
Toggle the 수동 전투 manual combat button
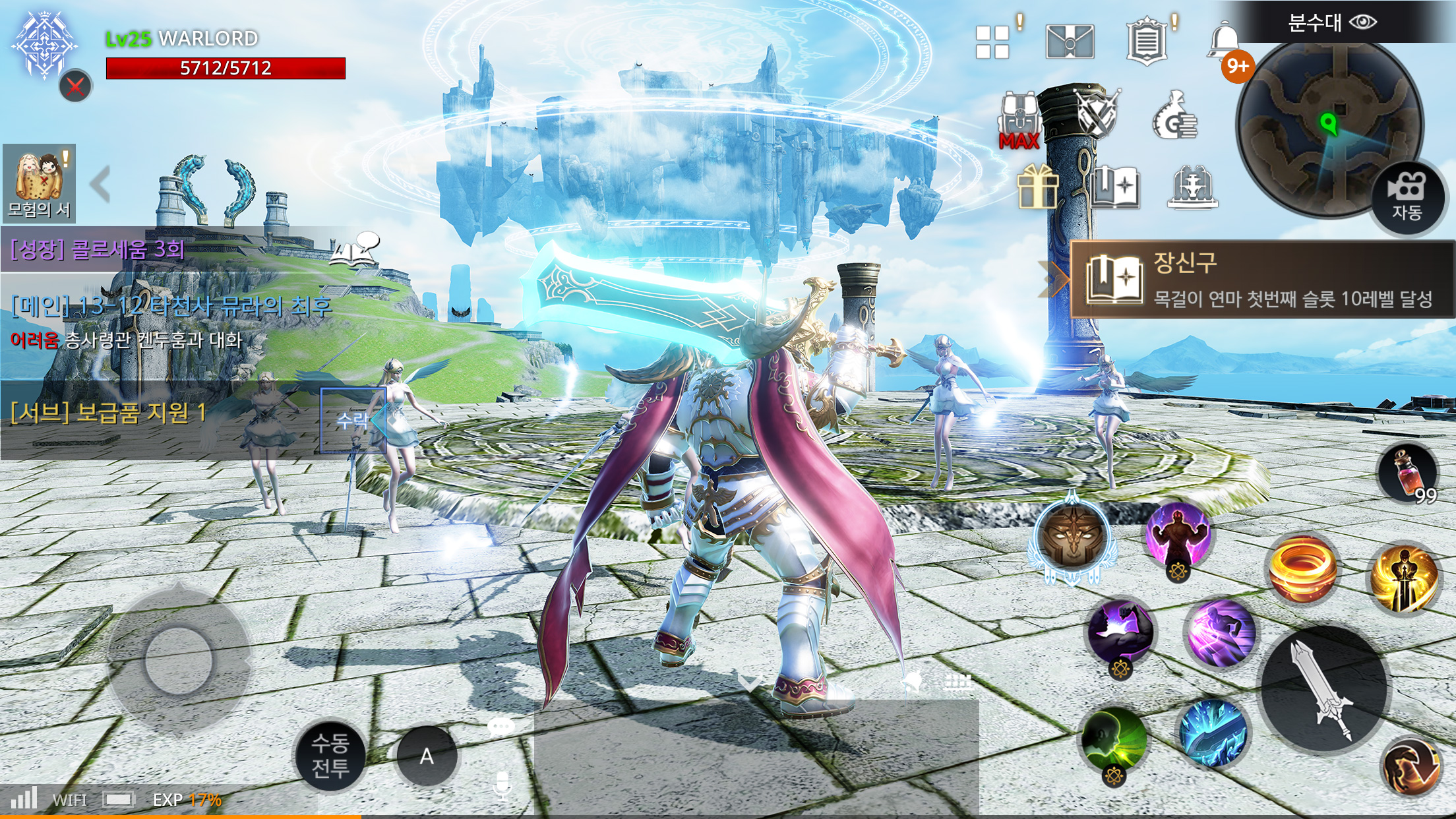(x=330, y=756)
